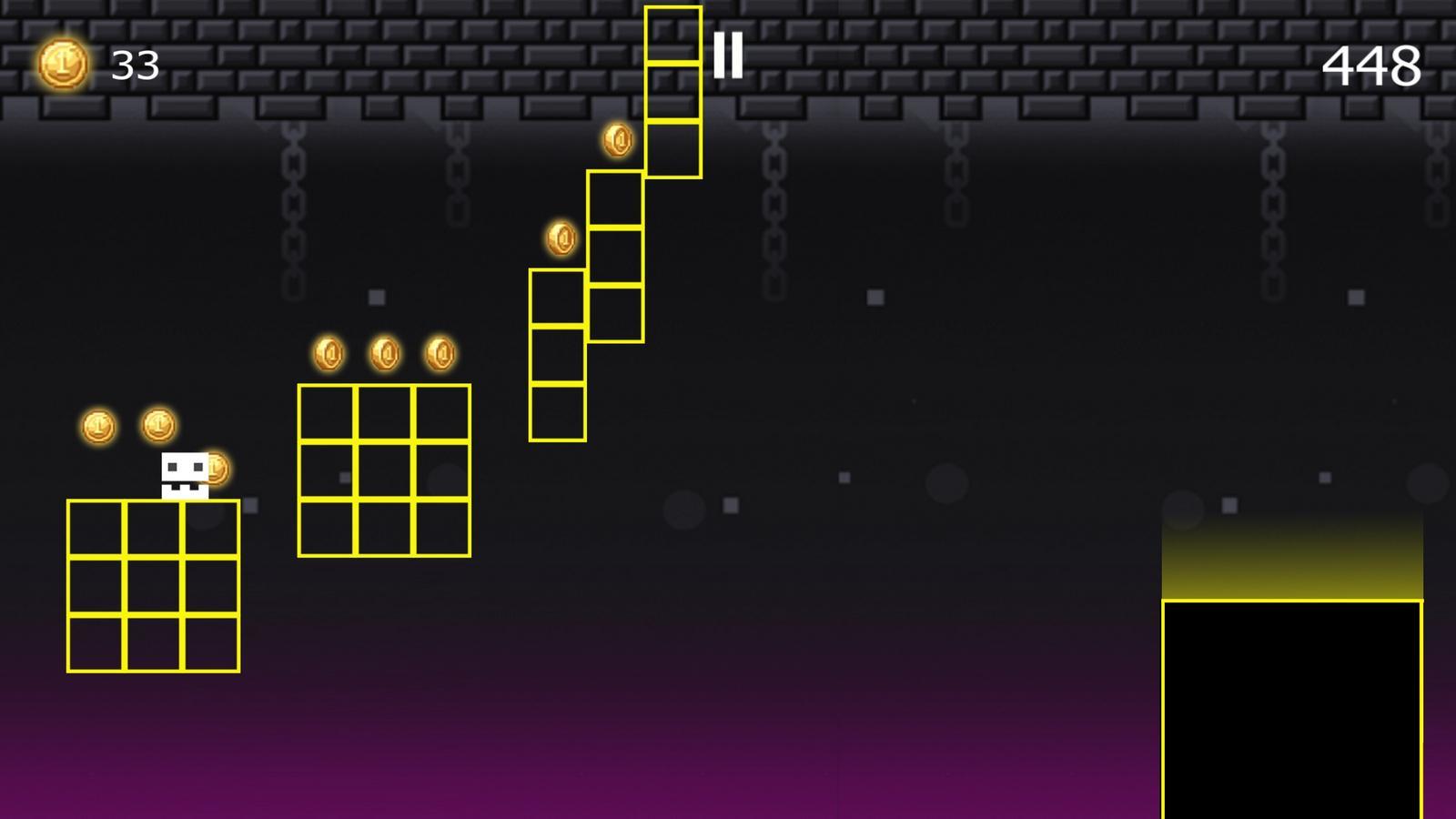Click the leftmost glowing coin above the character
Screen dimensions: 1456x819
(97, 425)
